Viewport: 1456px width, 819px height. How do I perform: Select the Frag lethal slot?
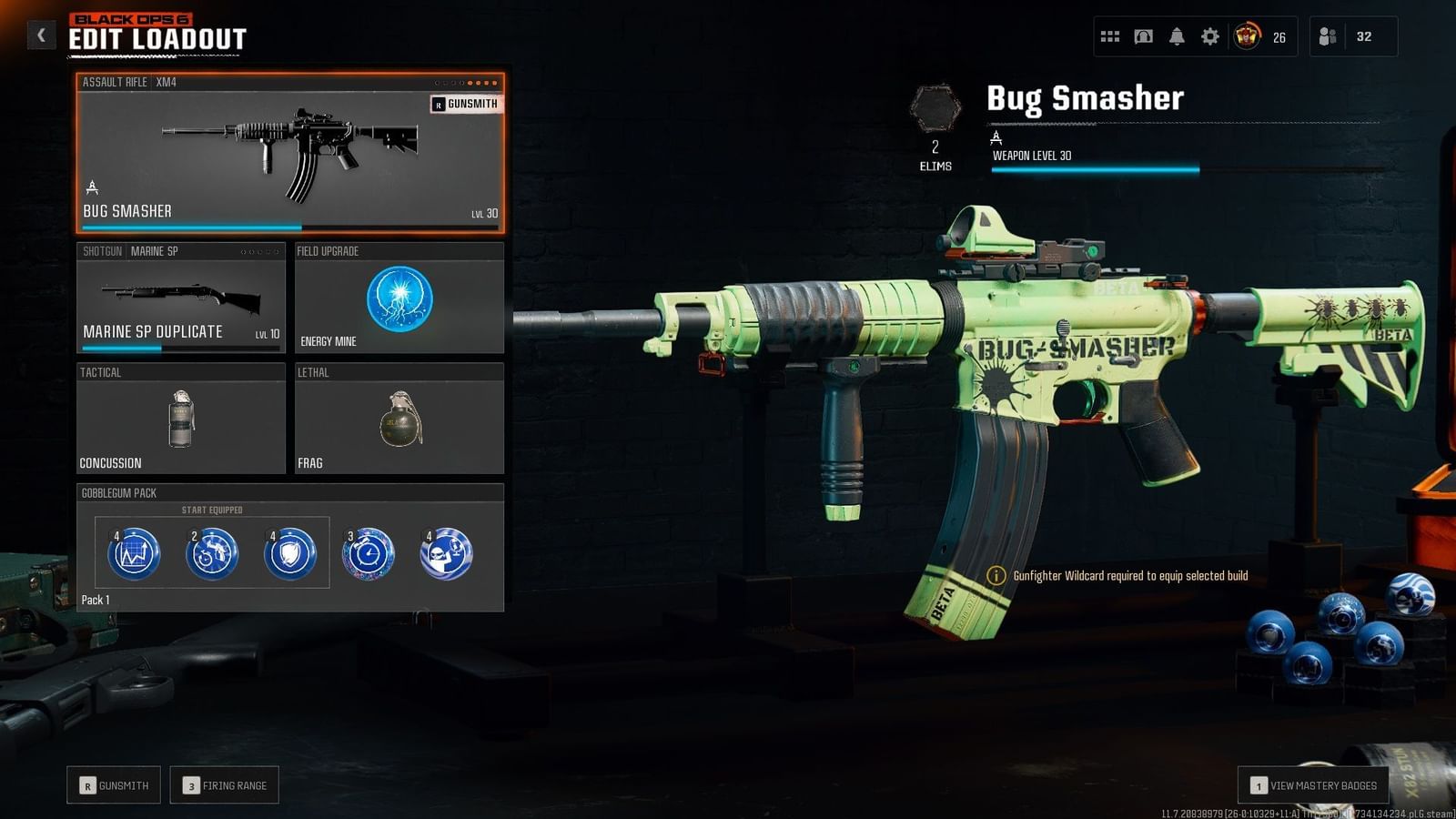pos(399,419)
